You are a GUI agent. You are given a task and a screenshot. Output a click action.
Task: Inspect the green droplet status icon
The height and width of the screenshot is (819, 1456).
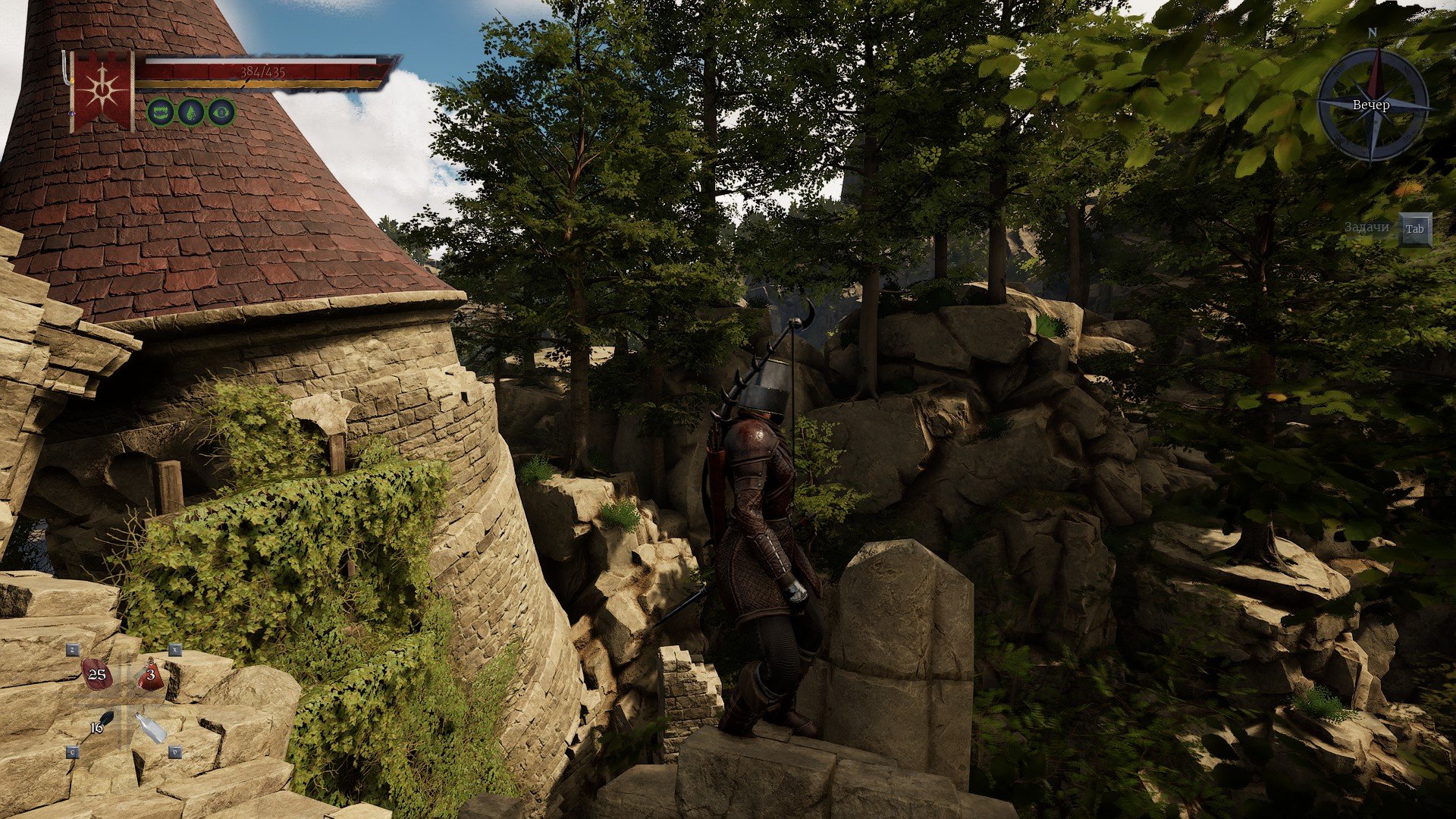191,112
